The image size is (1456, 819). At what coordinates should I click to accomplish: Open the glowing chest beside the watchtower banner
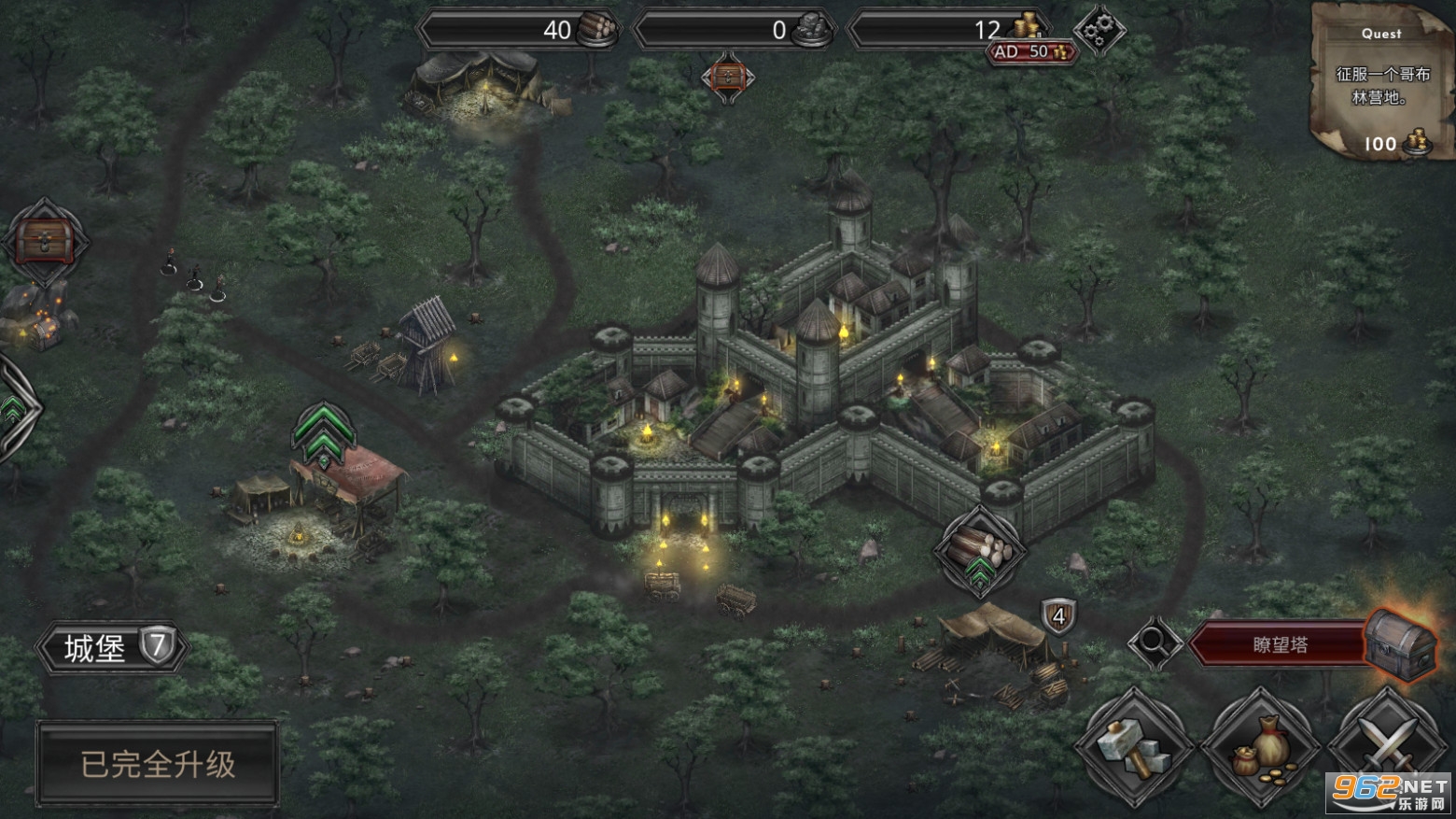[x=1400, y=643]
